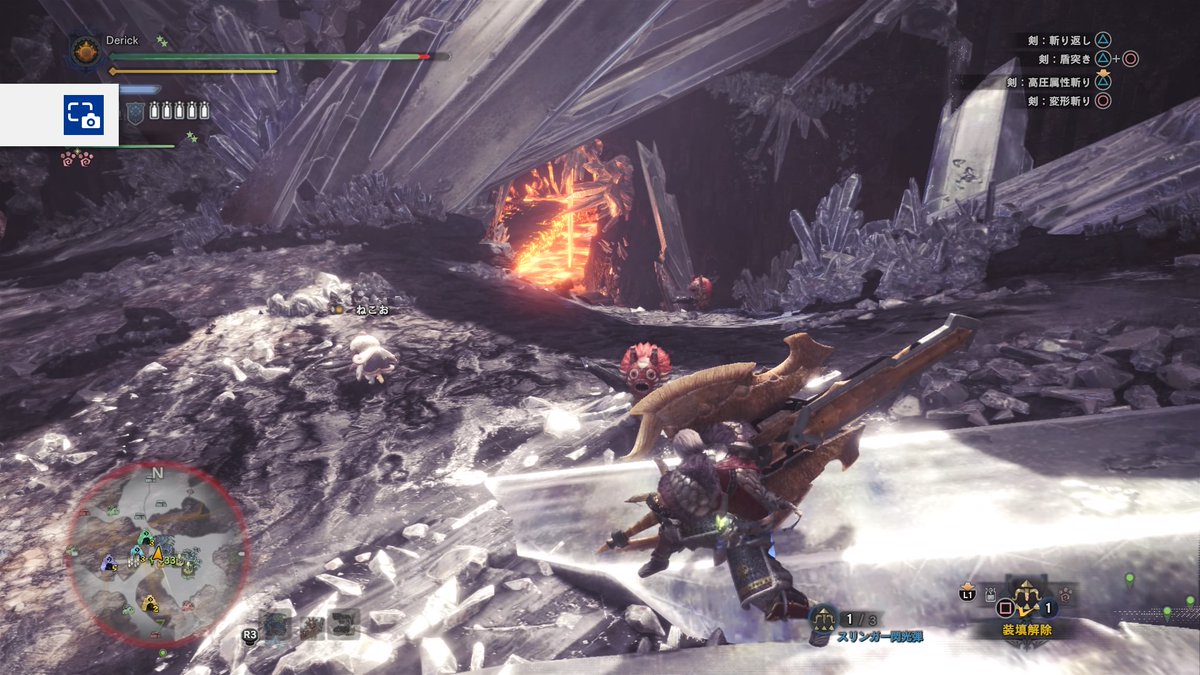
Task: Select the yellow camp marker on minimap
Action: pos(150,603)
